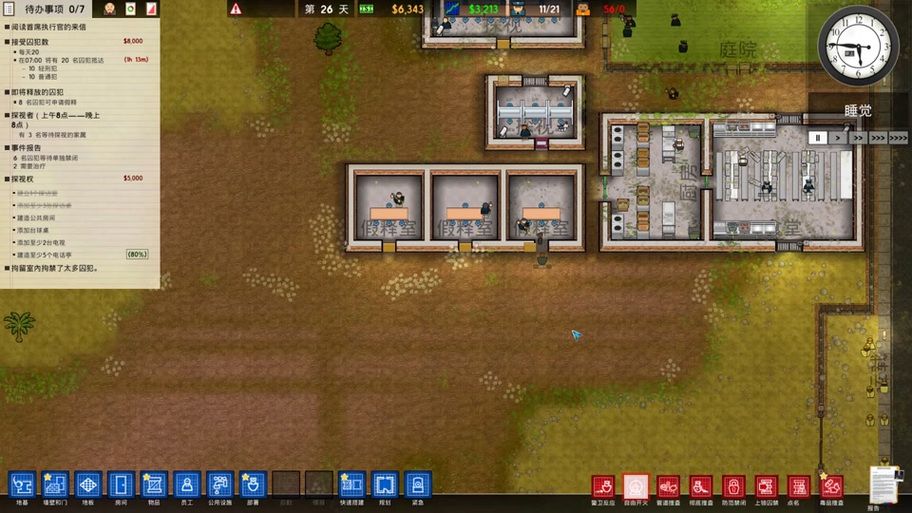Pause the game with the pause button

tap(818, 138)
